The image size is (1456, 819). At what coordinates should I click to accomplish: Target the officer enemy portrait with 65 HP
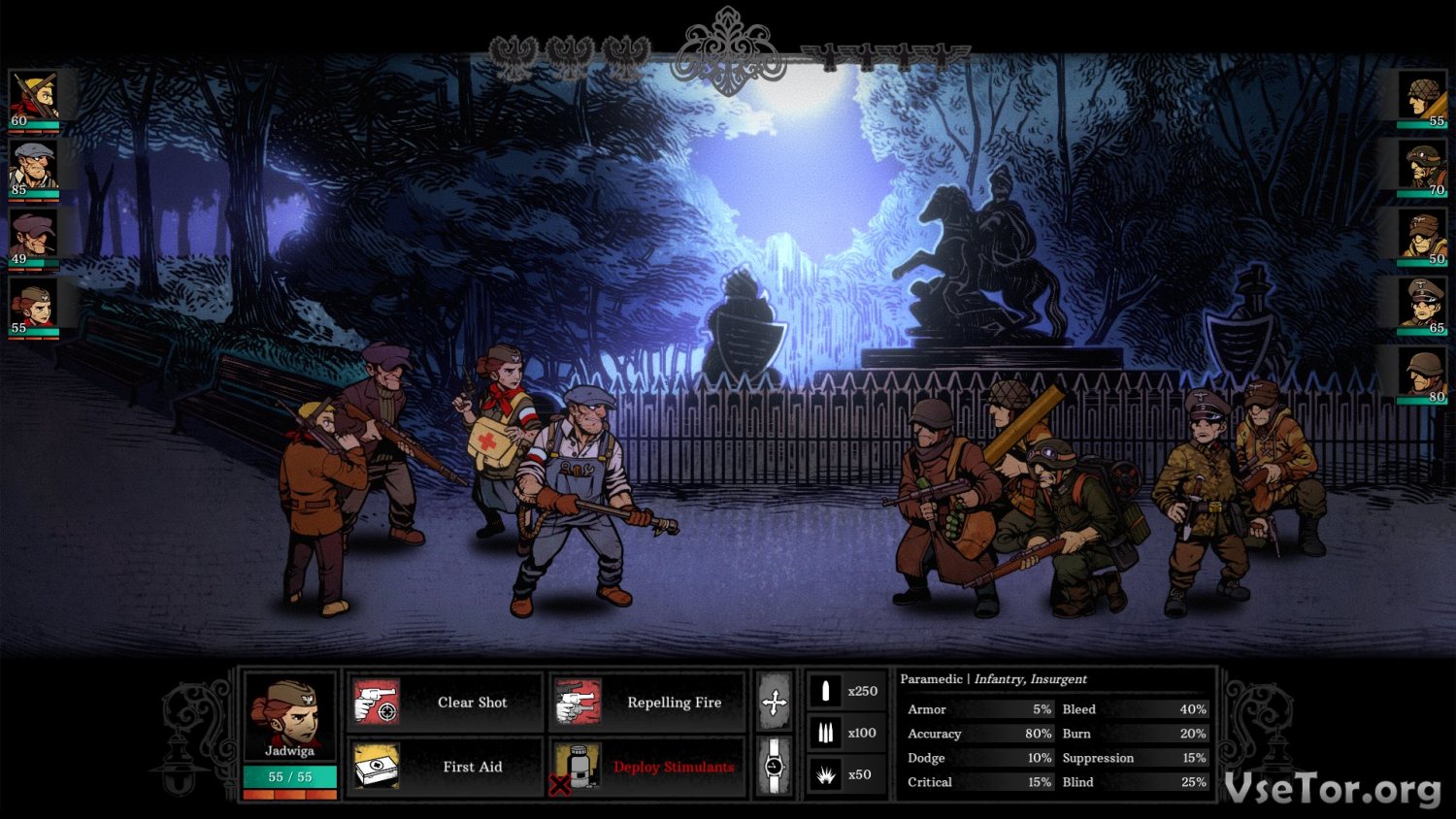[1423, 306]
